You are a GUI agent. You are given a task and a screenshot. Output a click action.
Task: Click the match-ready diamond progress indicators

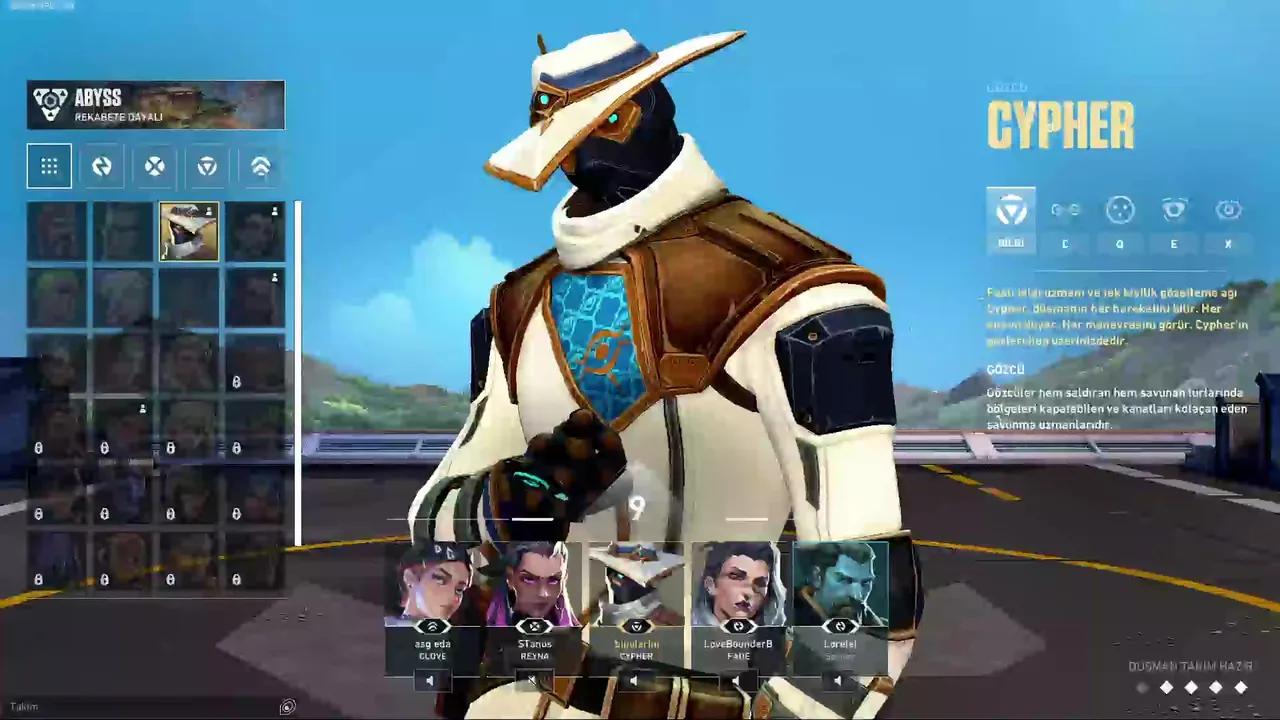click(x=1190, y=688)
